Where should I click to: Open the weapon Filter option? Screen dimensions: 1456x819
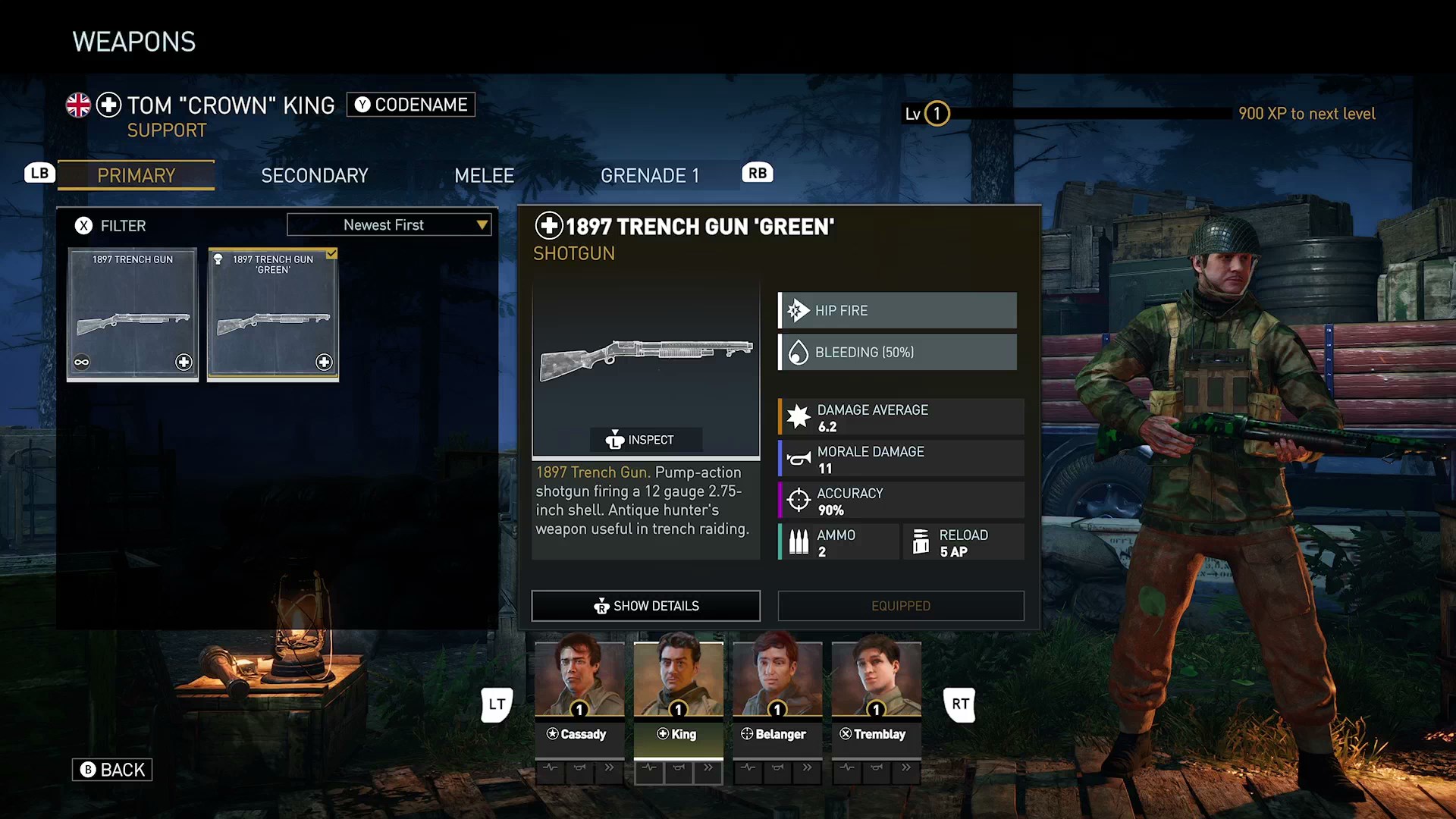(111, 225)
